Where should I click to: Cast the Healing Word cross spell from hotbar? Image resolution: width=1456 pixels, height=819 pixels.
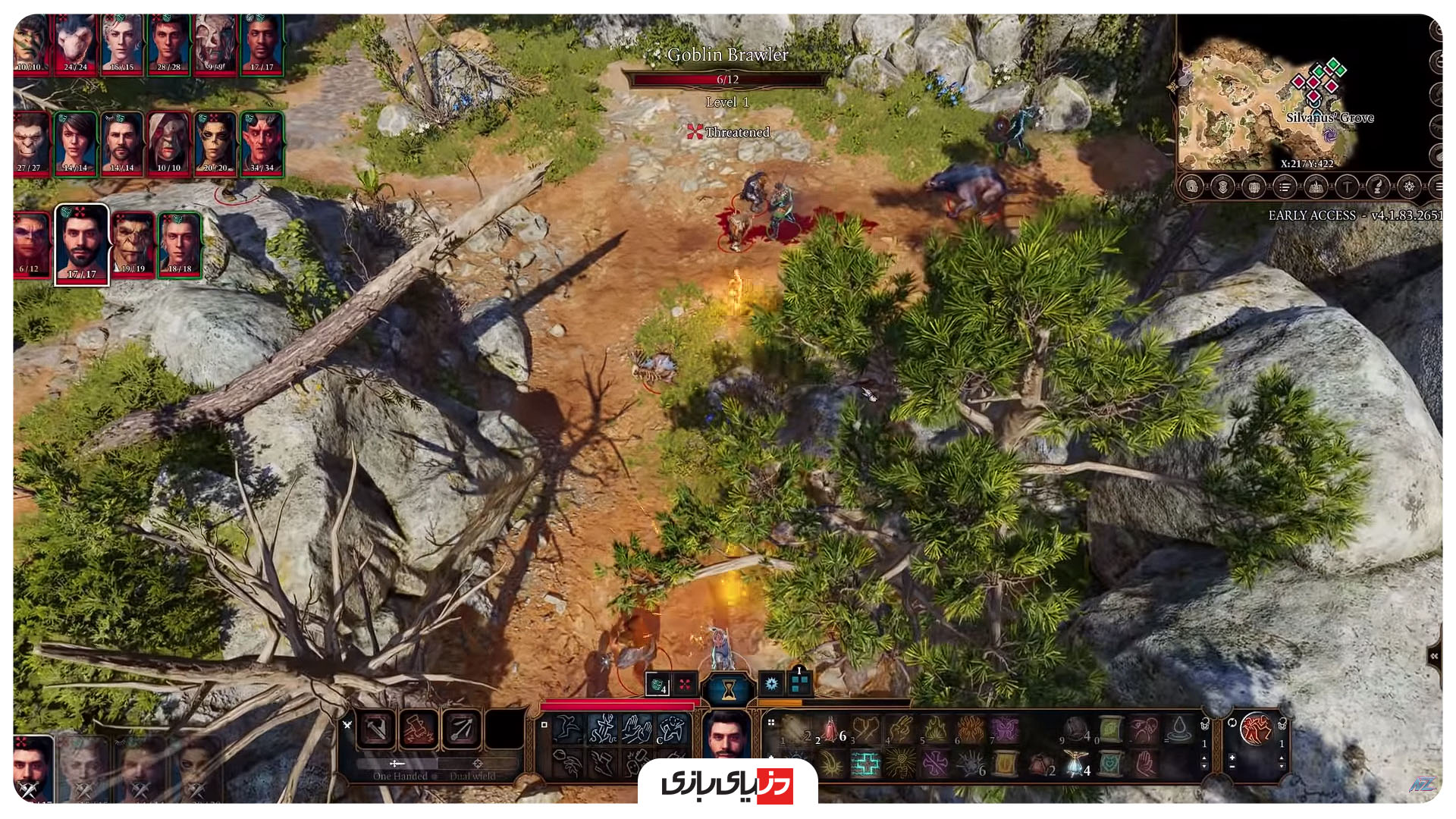click(865, 764)
